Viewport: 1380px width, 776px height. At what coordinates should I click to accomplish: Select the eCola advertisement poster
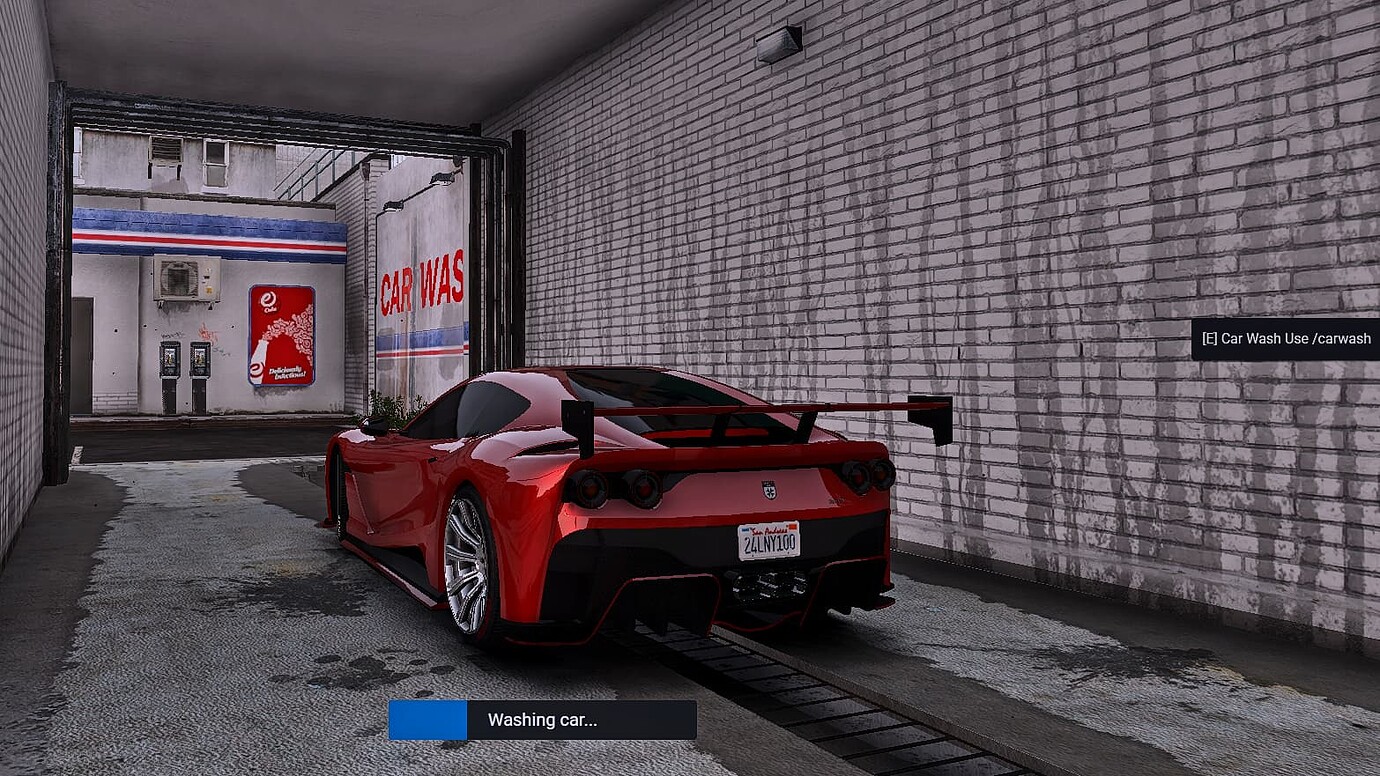pyautogui.click(x=281, y=333)
